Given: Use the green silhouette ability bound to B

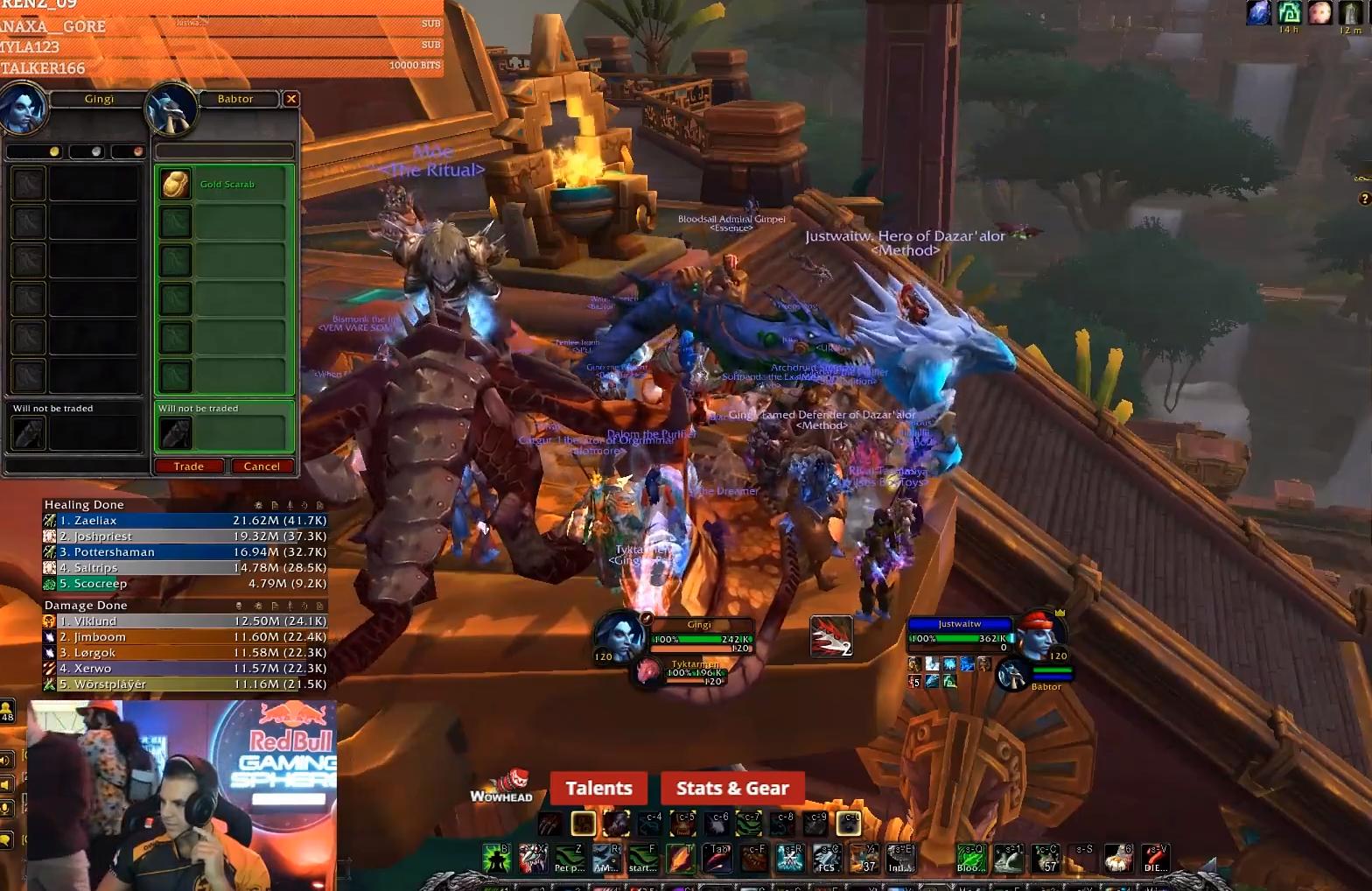Looking at the screenshot, I should [x=496, y=859].
